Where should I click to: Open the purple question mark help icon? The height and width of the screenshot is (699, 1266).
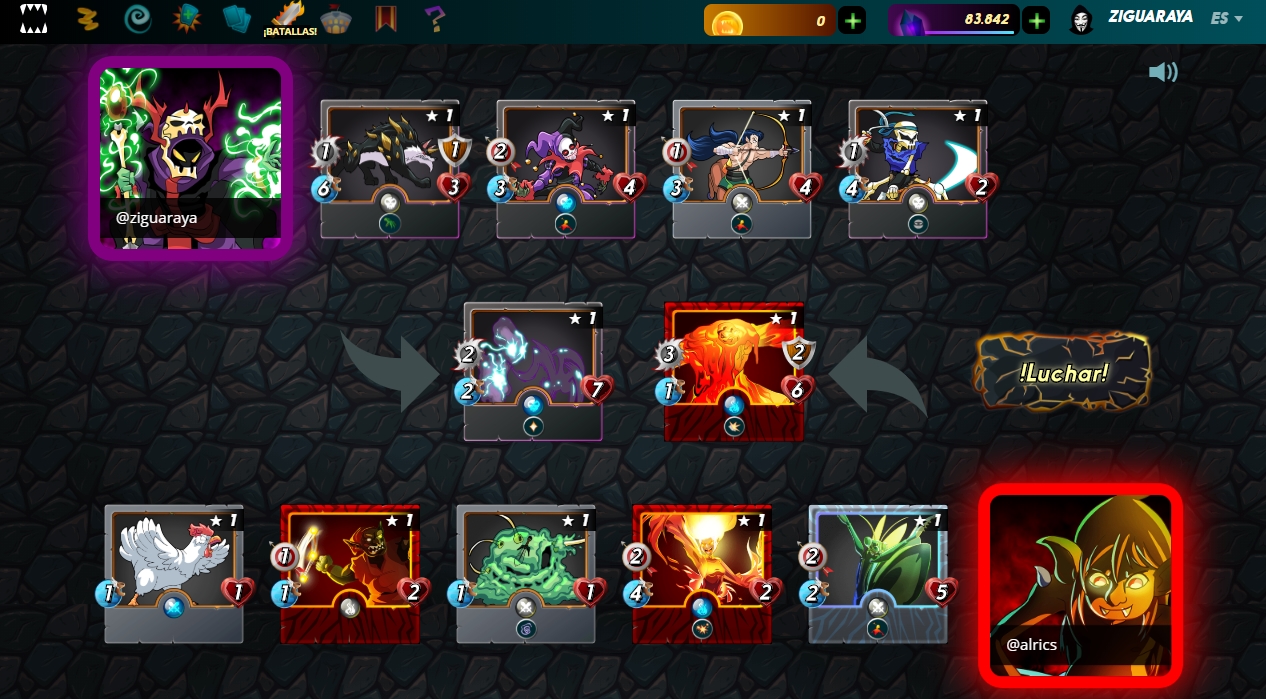433,19
